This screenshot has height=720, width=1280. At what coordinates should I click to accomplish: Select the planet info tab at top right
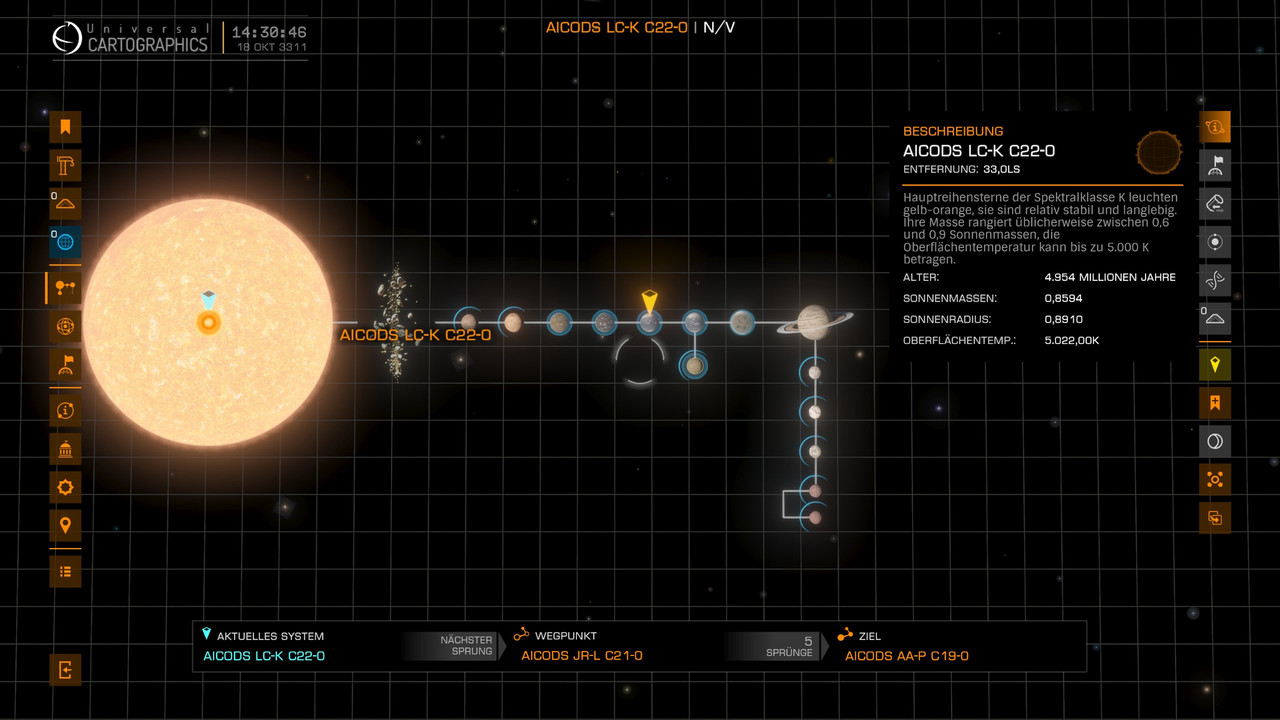click(x=1215, y=127)
